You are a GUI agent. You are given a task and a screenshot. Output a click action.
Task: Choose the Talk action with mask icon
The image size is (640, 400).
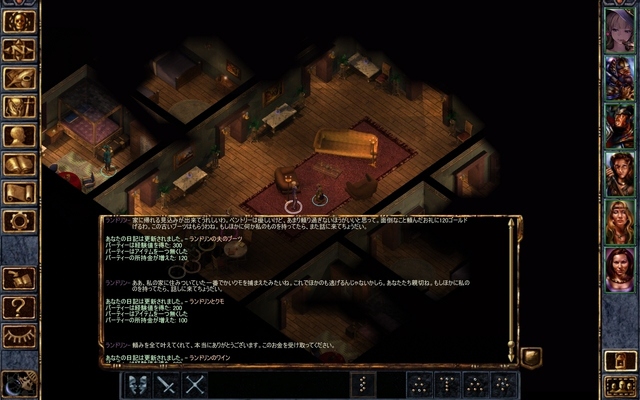[x=137, y=384]
